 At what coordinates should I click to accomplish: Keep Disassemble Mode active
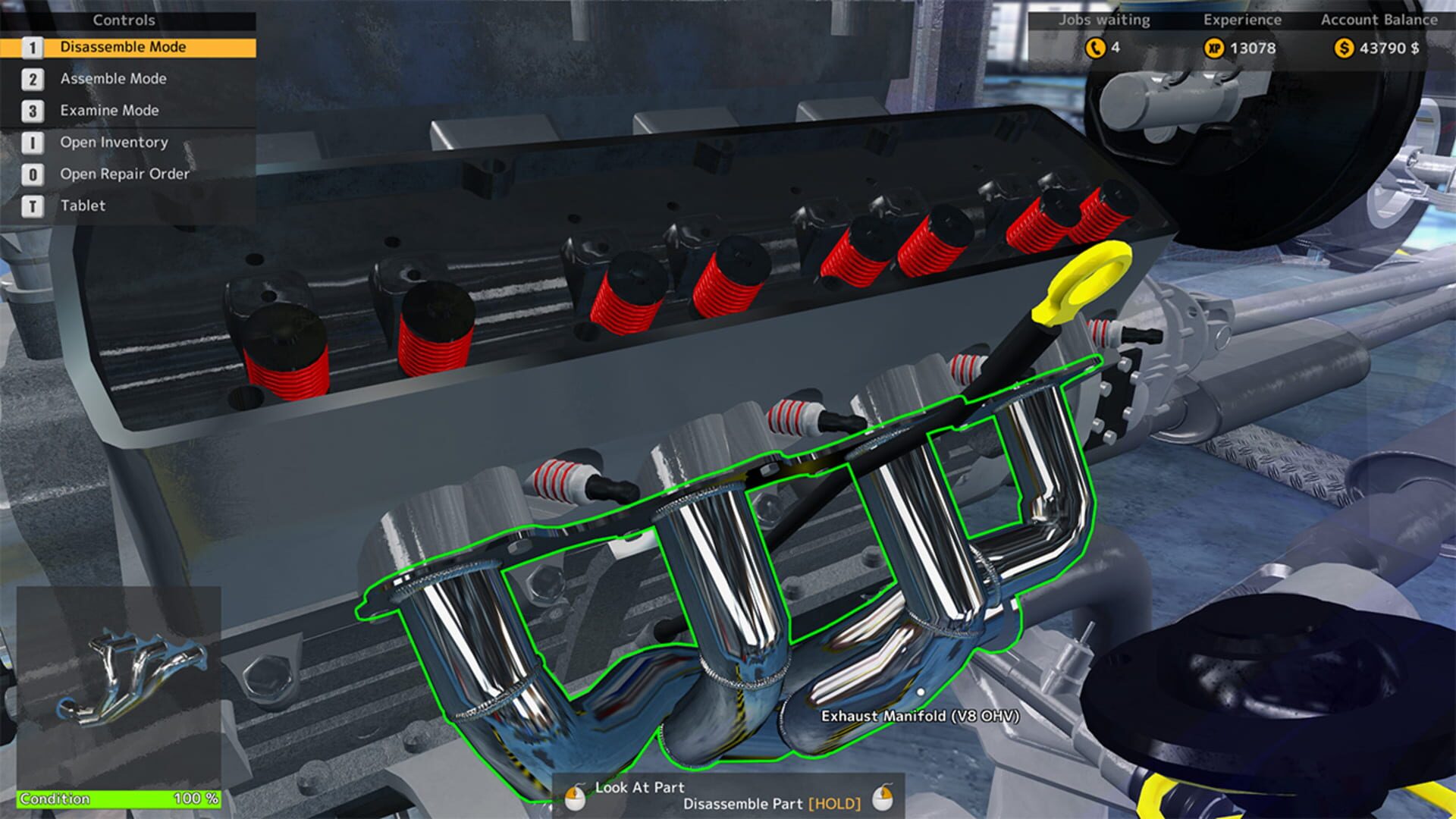[124, 46]
